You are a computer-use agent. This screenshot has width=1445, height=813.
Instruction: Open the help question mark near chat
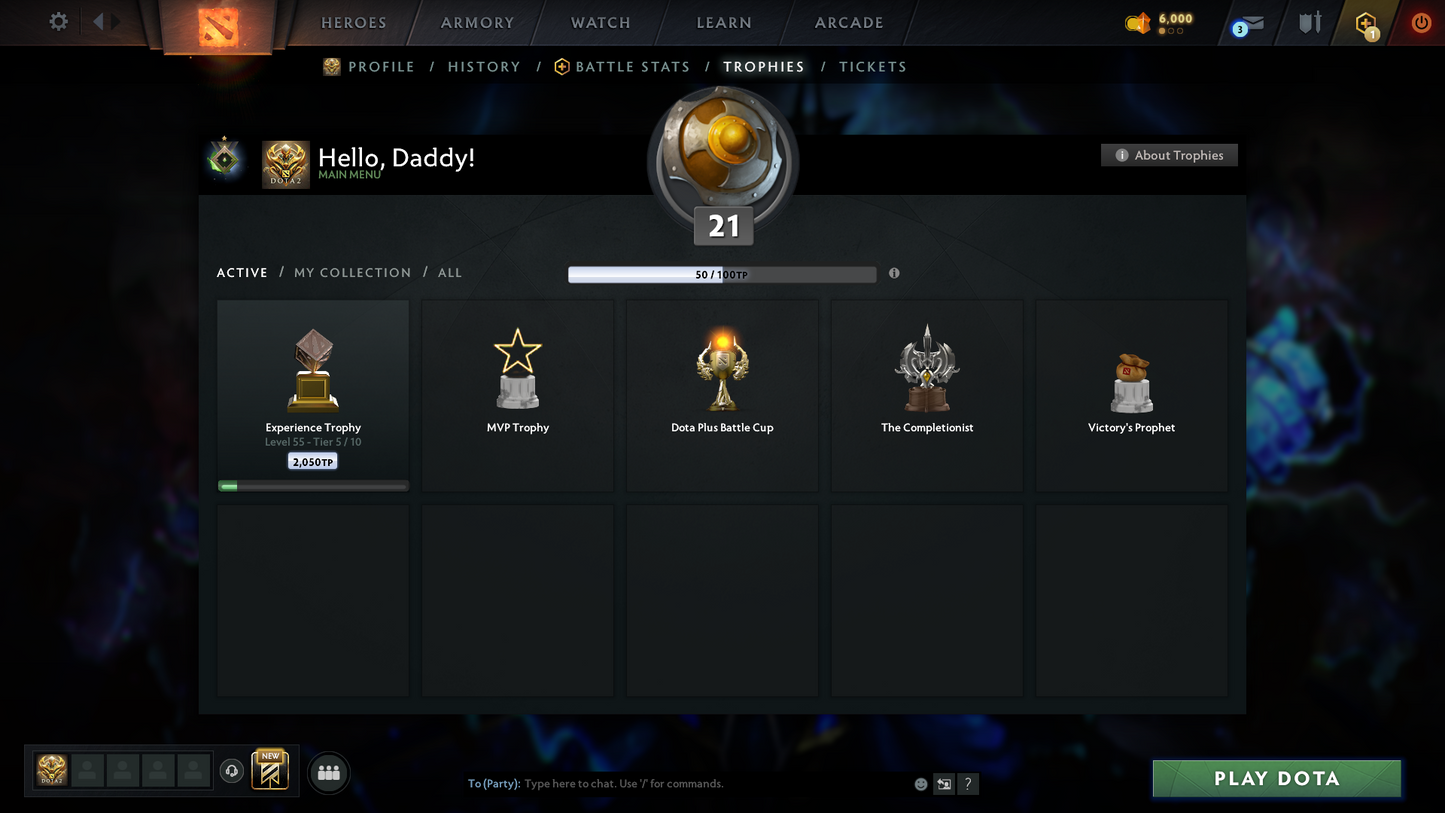(x=967, y=784)
